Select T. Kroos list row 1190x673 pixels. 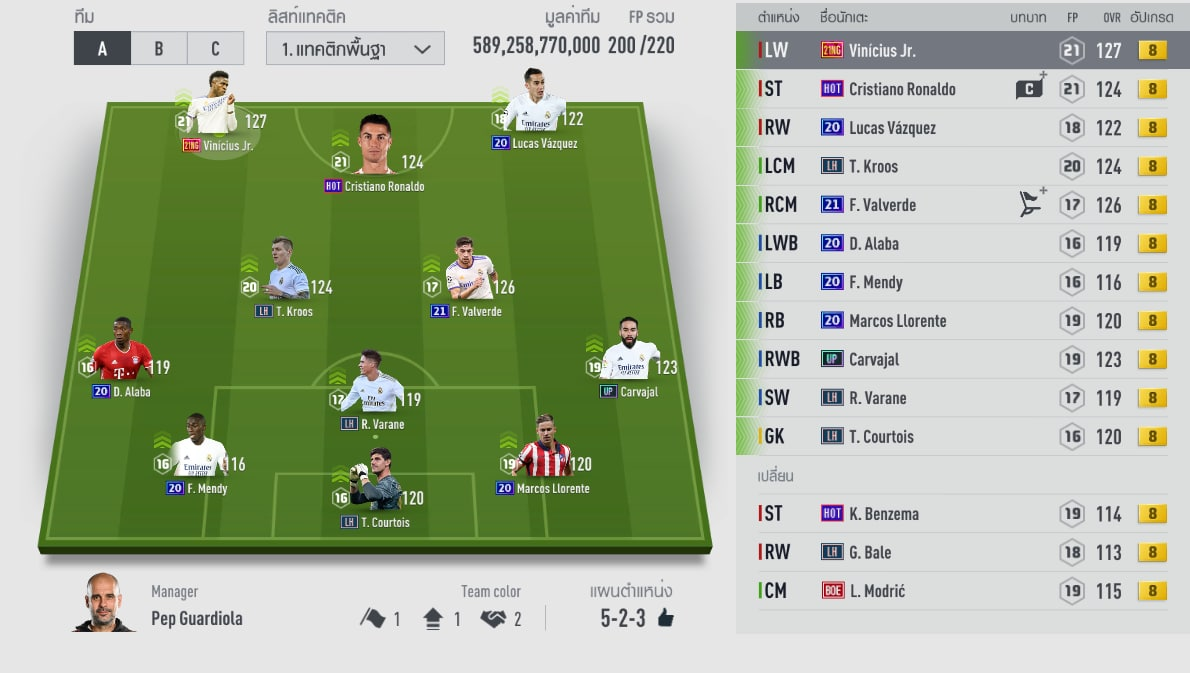950,166
